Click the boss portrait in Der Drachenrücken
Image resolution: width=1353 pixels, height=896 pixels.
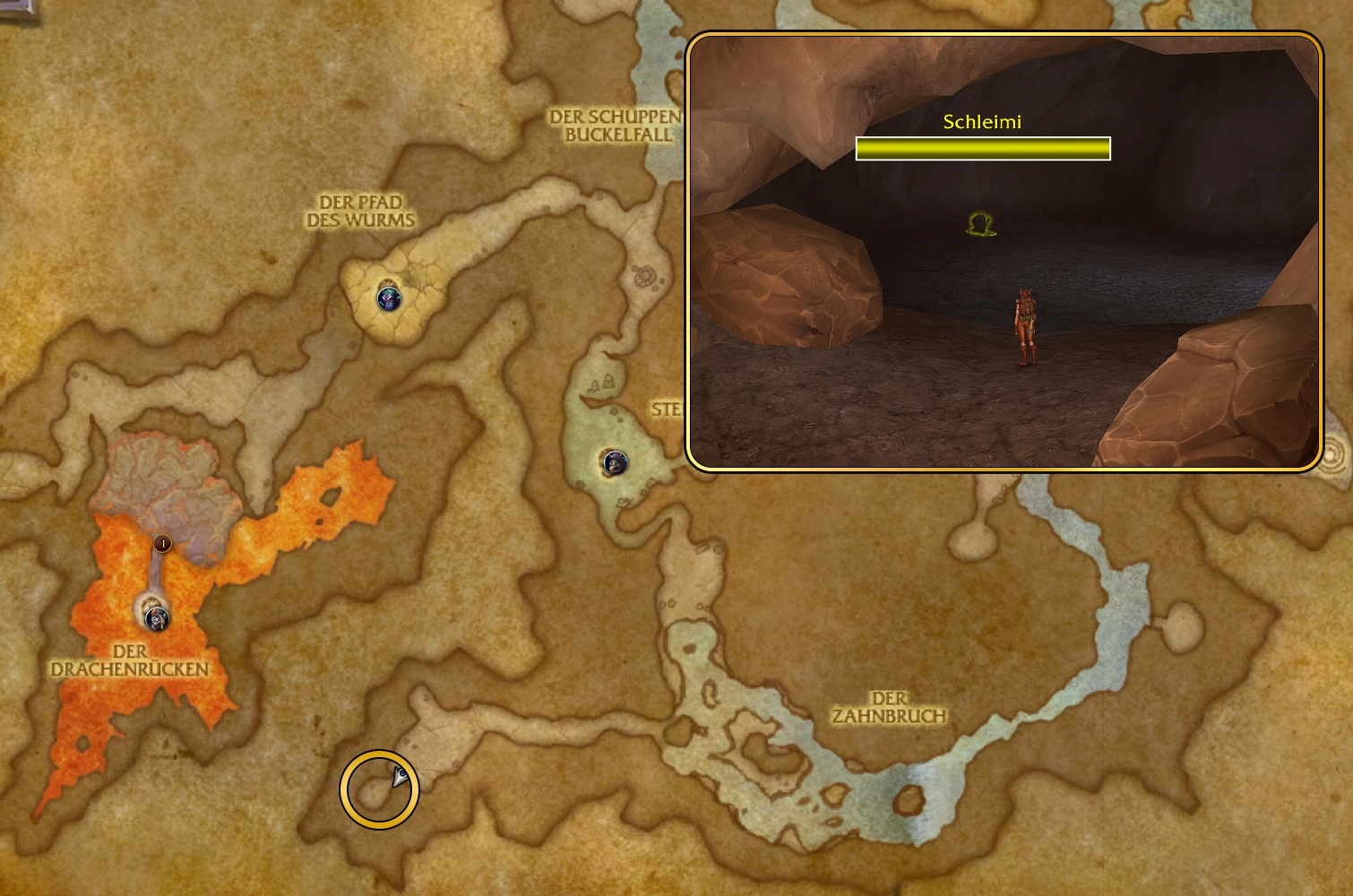click(x=158, y=616)
